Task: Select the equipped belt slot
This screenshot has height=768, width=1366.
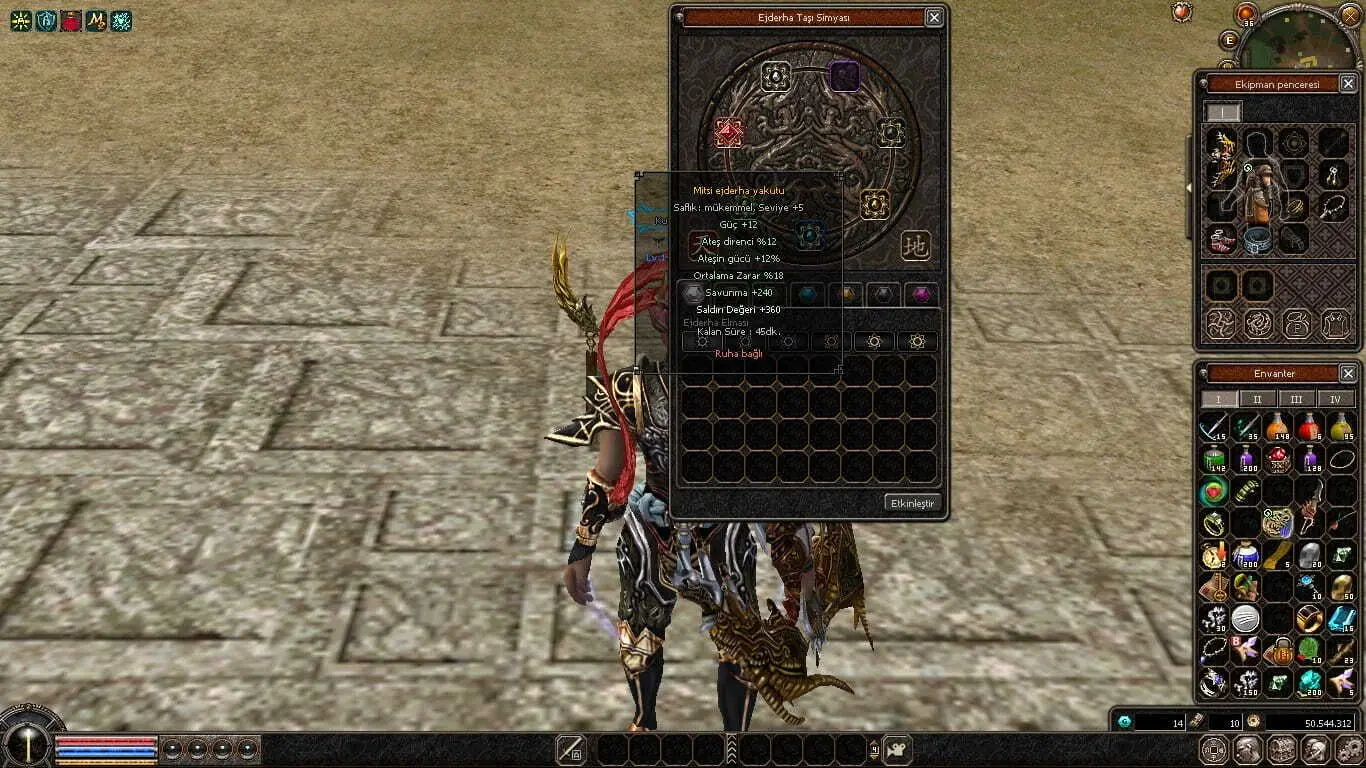Action: [1258, 240]
